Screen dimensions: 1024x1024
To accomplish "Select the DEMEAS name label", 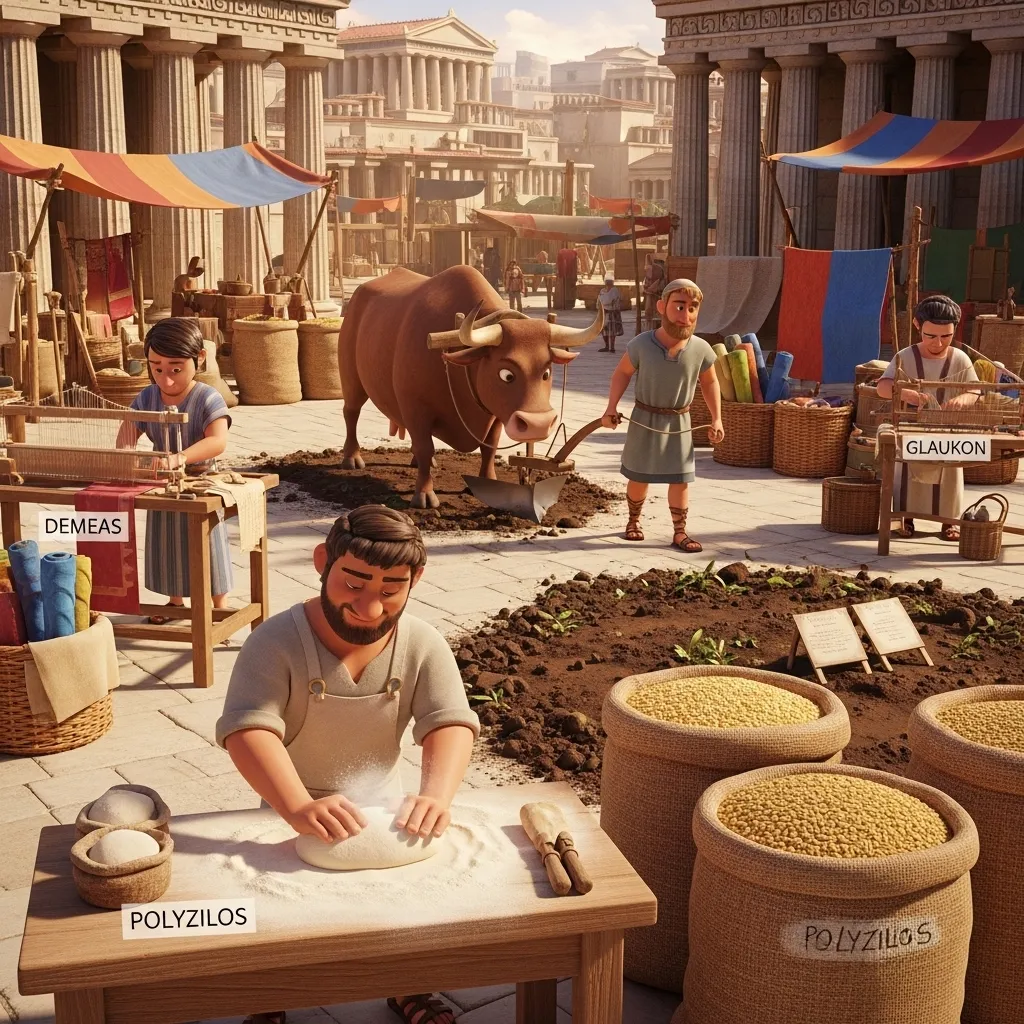I will click(x=84, y=526).
